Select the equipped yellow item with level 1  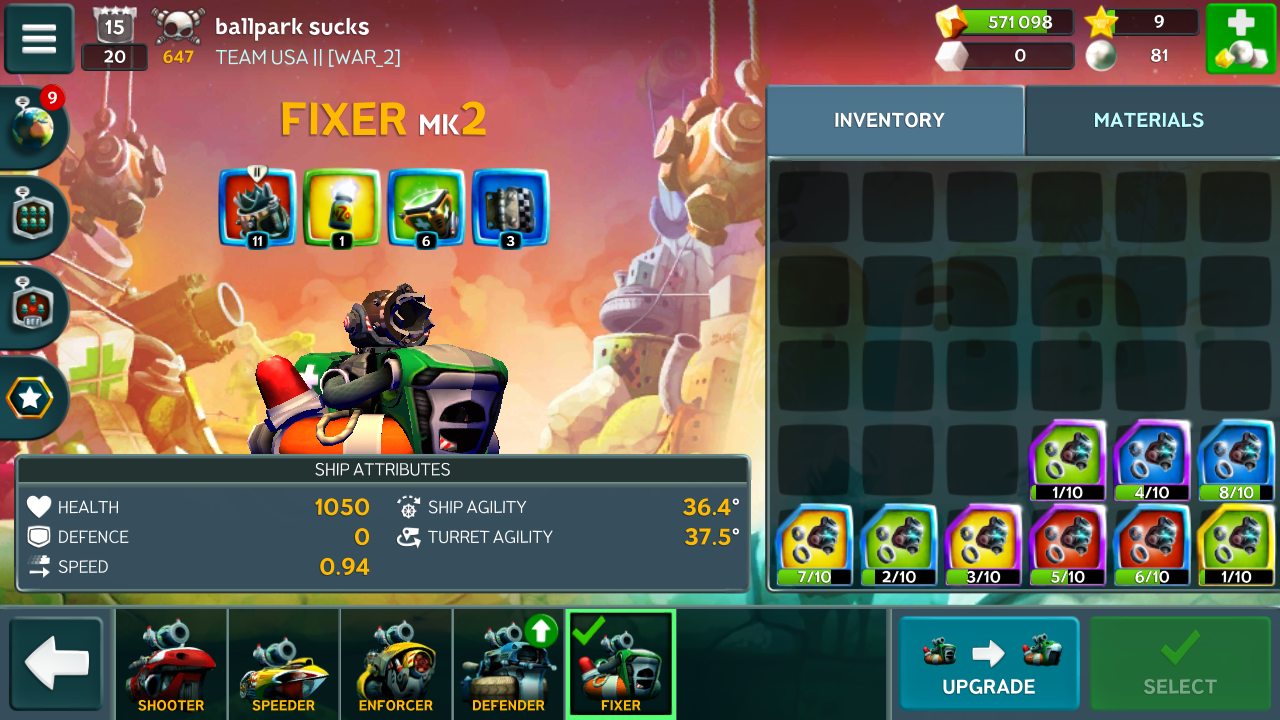(341, 207)
